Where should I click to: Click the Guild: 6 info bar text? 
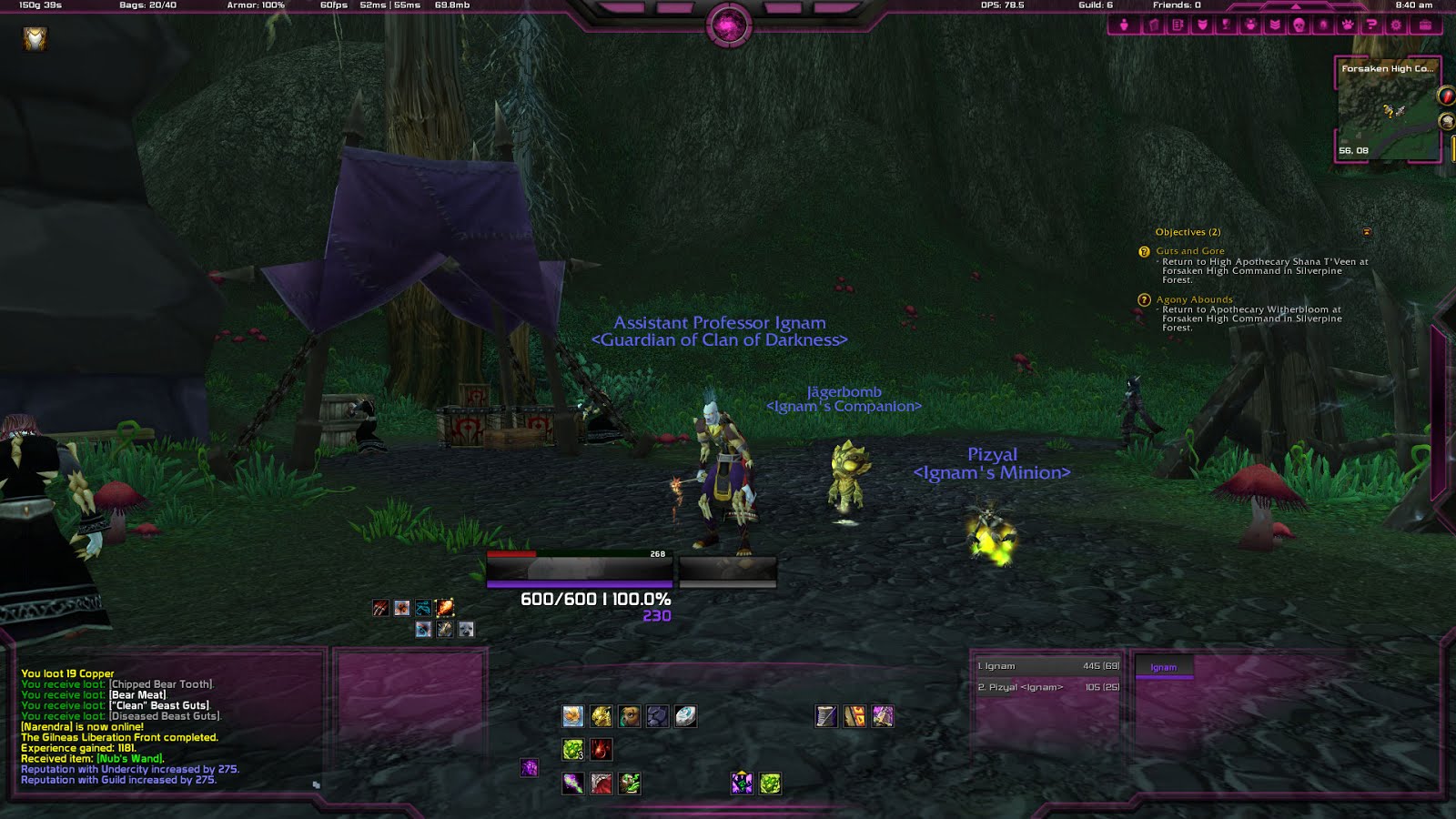(x=1096, y=5)
